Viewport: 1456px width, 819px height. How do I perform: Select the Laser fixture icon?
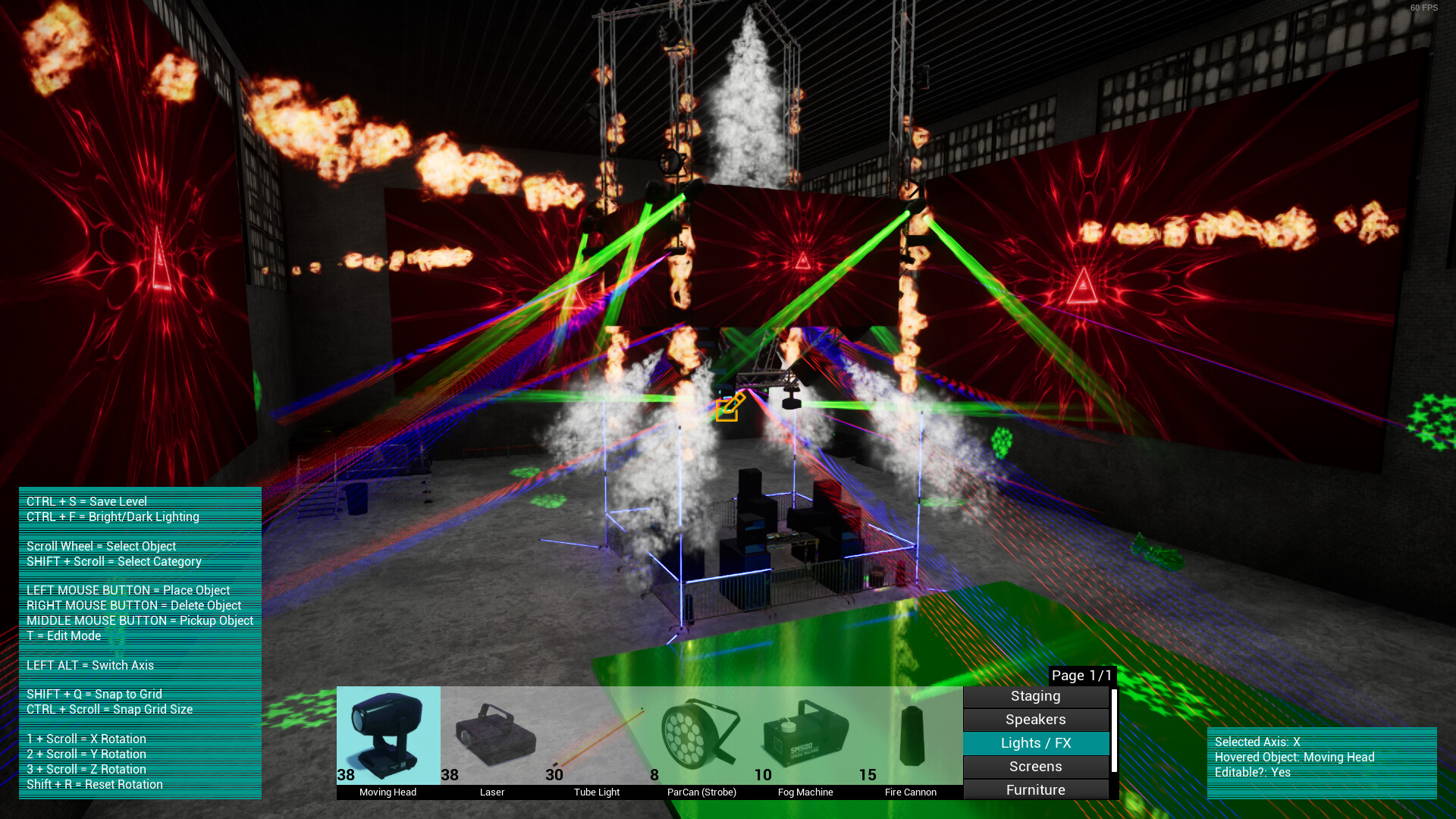pos(494,732)
